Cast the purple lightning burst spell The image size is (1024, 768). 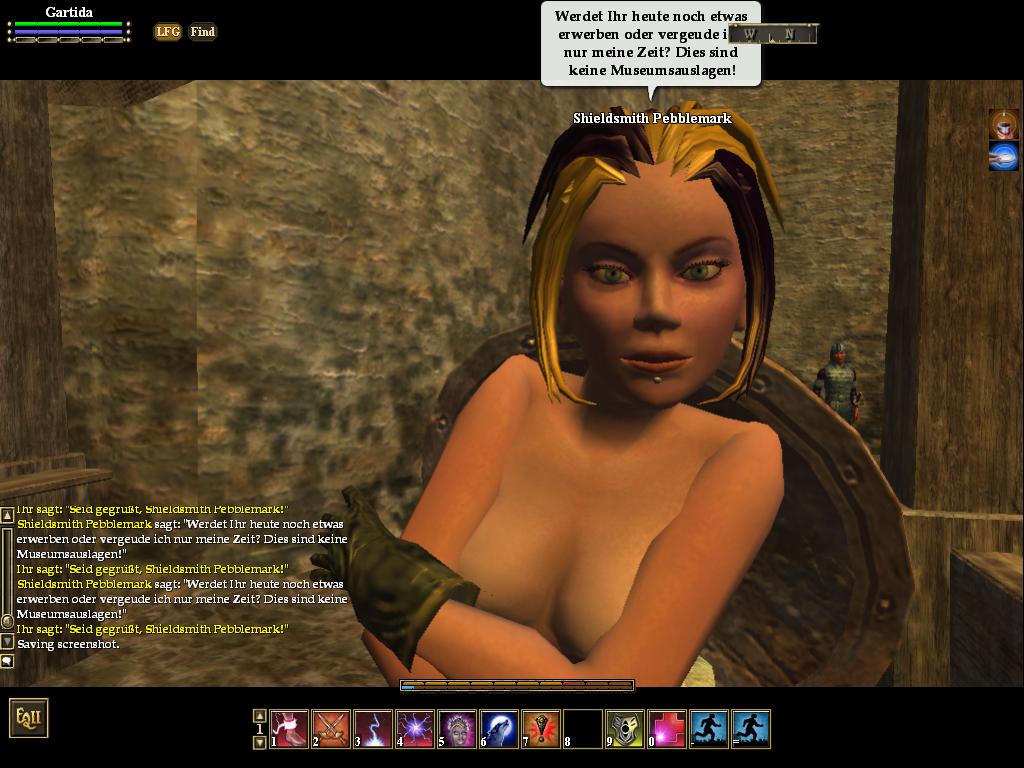point(415,729)
